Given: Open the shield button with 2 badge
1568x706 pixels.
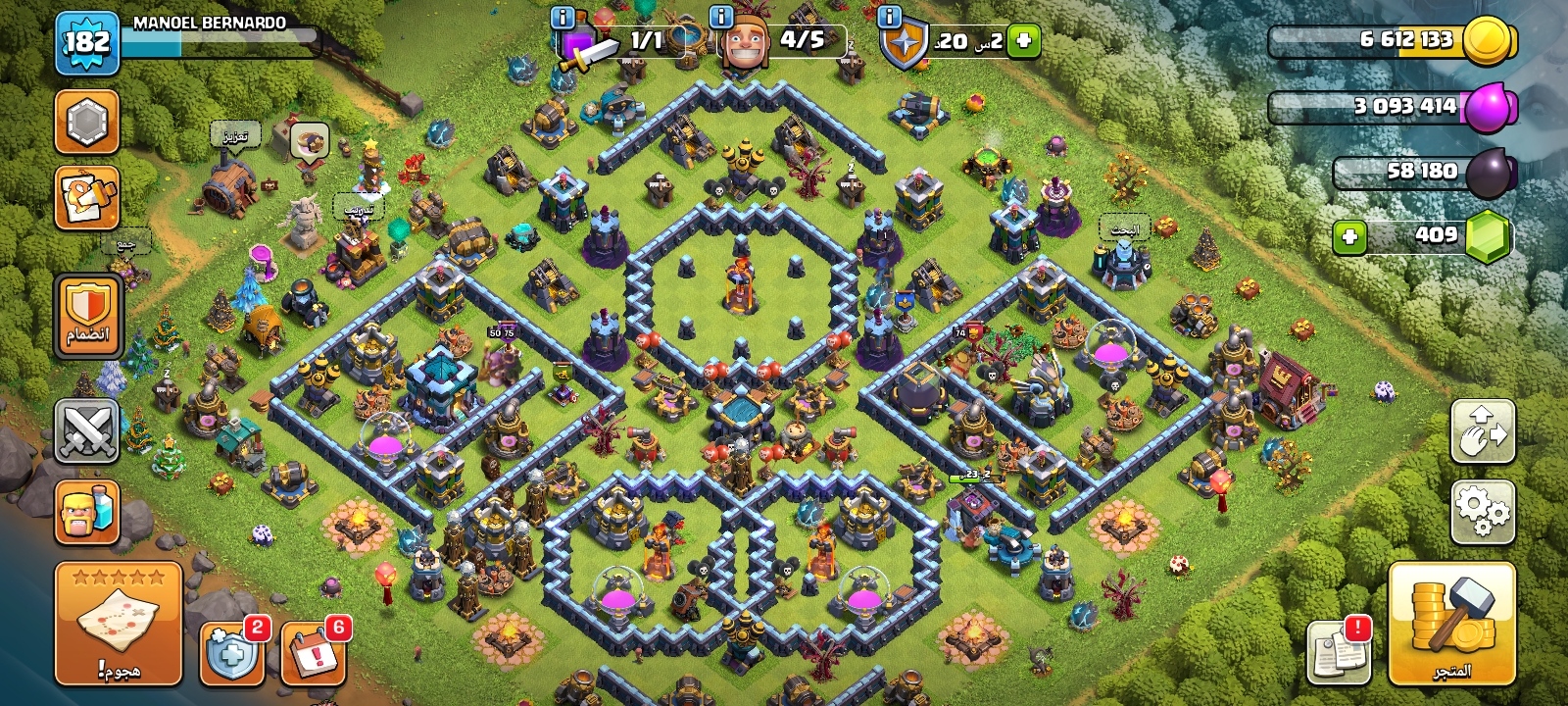Looking at the screenshot, I should 232,653.
